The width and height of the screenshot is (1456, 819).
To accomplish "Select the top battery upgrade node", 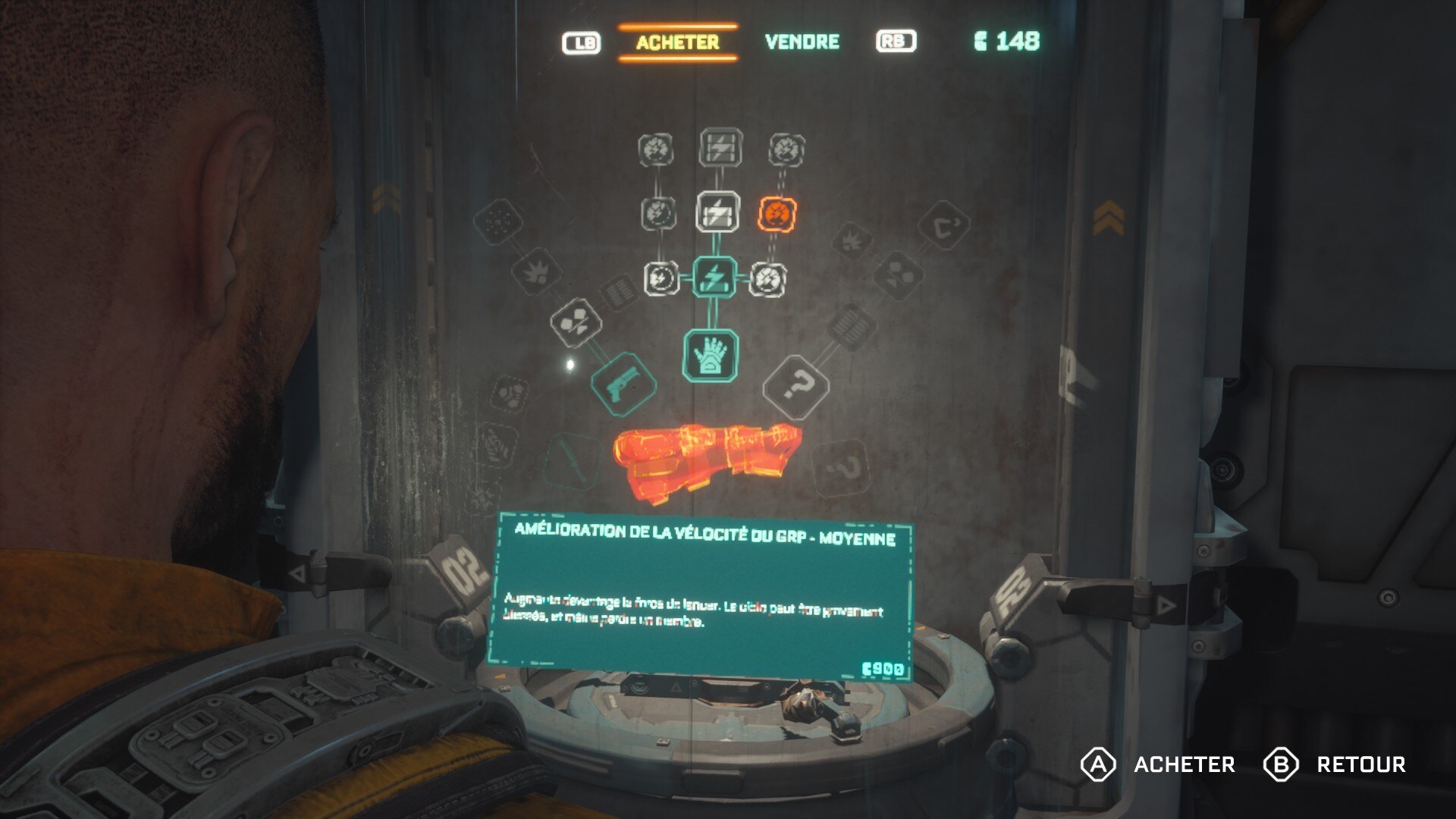I will point(720,147).
